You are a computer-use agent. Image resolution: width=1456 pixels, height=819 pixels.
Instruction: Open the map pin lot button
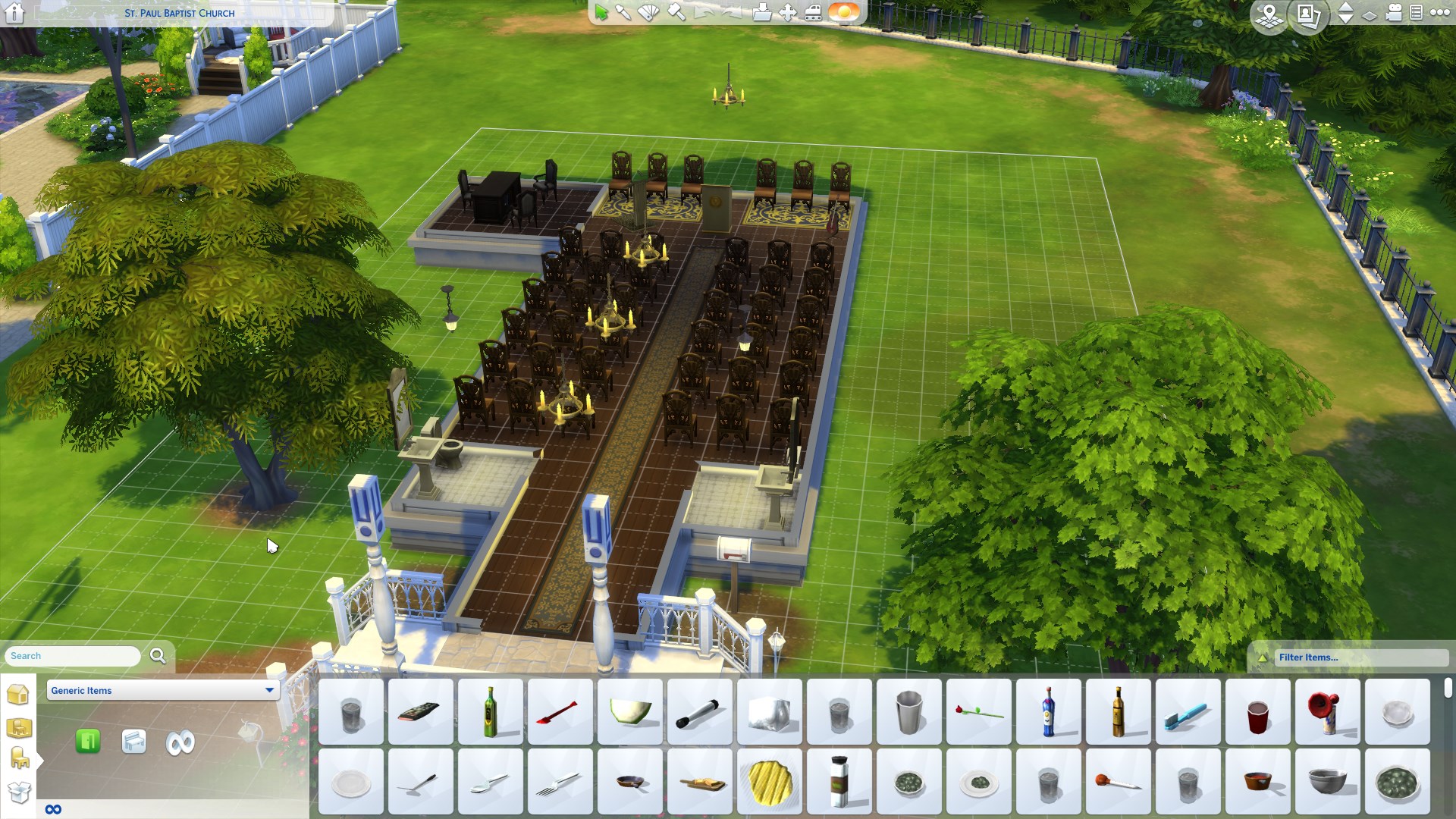tap(1269, 14)
